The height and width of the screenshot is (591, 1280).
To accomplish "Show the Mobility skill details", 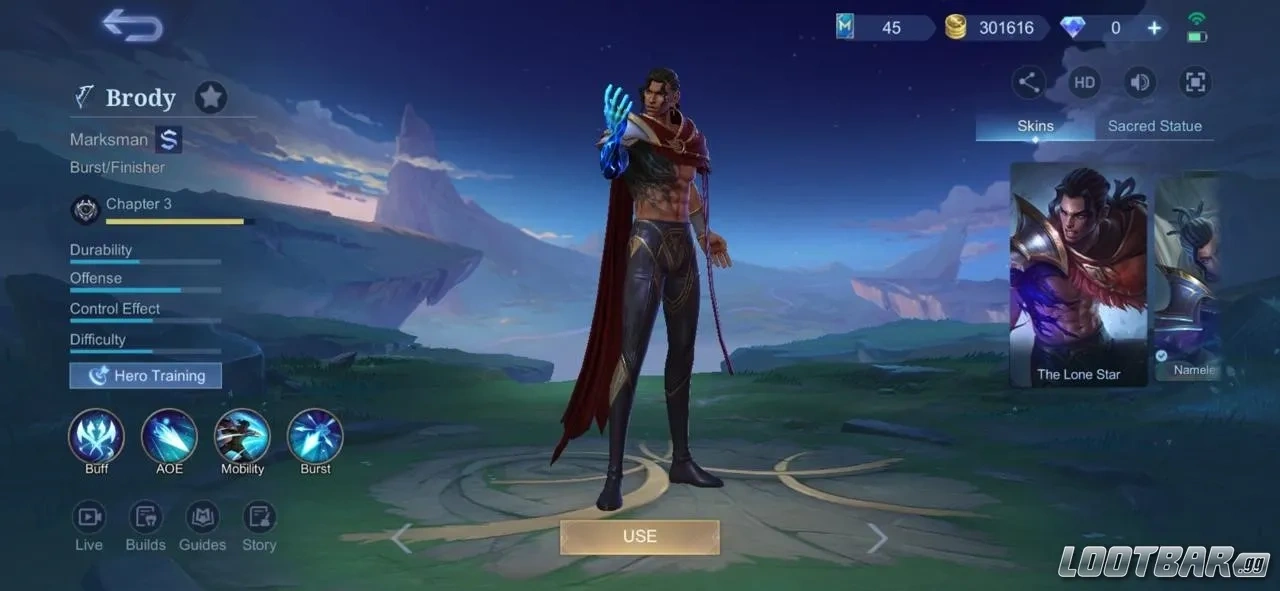I will [242, 436].
